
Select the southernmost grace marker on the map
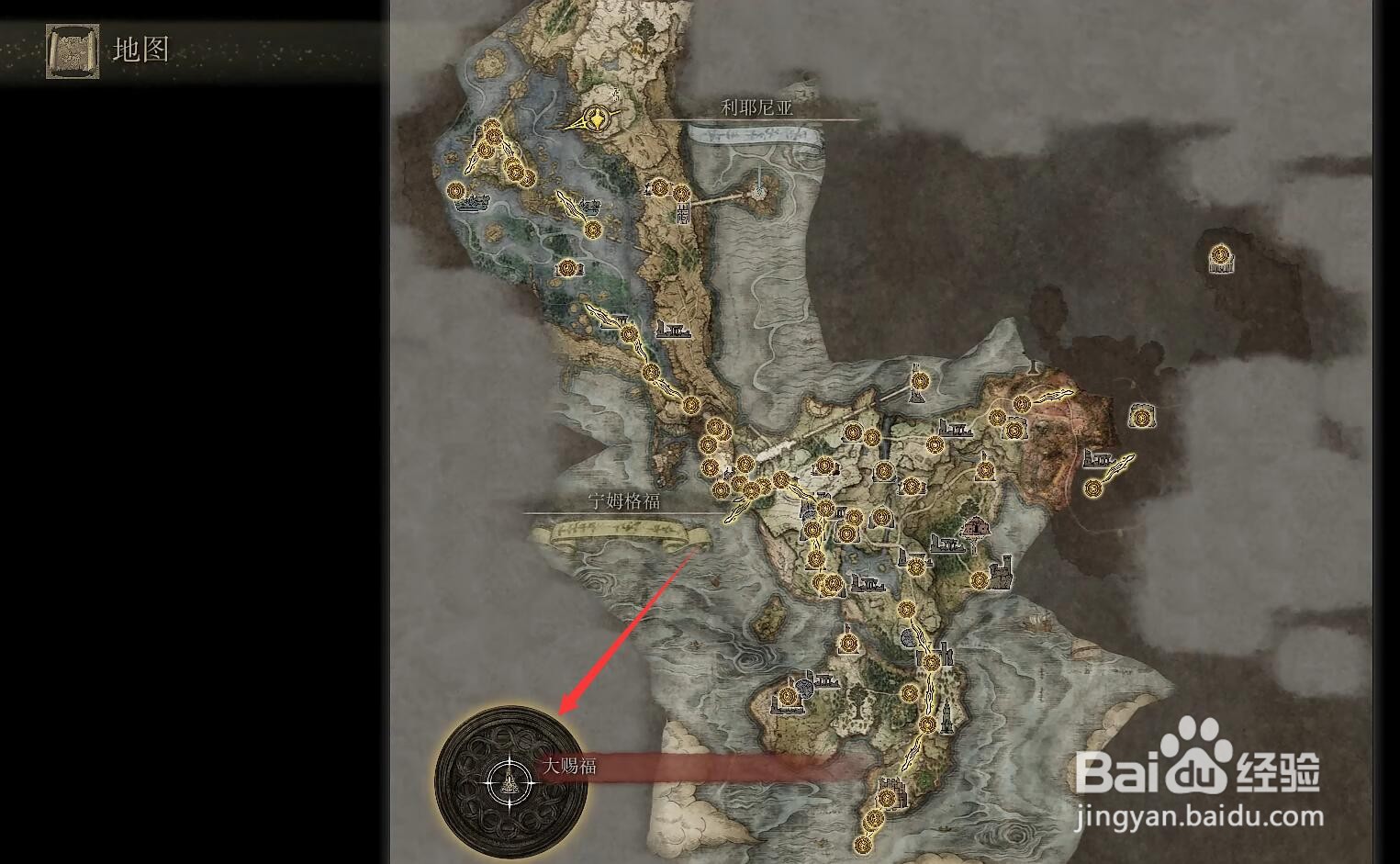coord(864,846)
